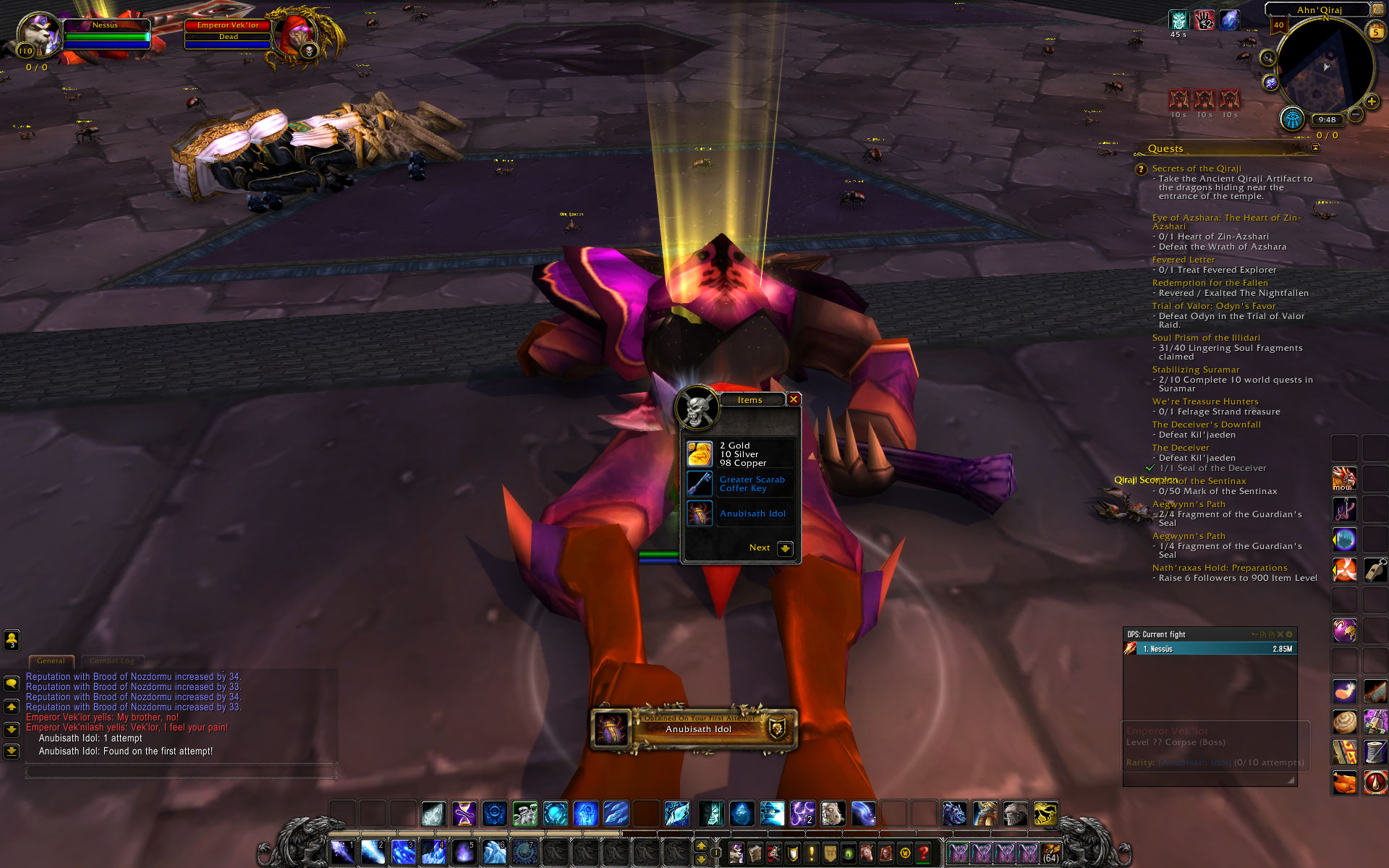The width and height of the screenshot is (1389, 868).
Task: Select the General chat tab
Action: point(51,660)
